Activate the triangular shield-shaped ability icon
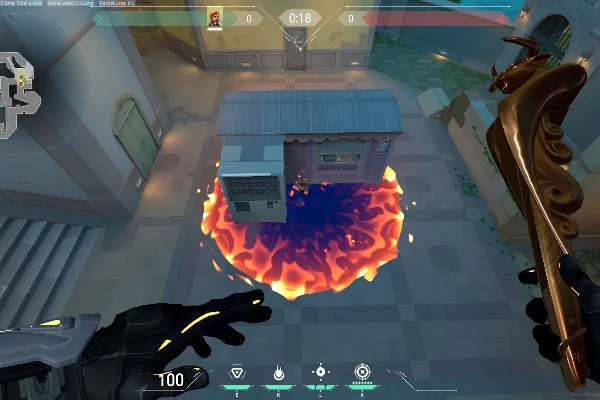 (x=237, y=372)
